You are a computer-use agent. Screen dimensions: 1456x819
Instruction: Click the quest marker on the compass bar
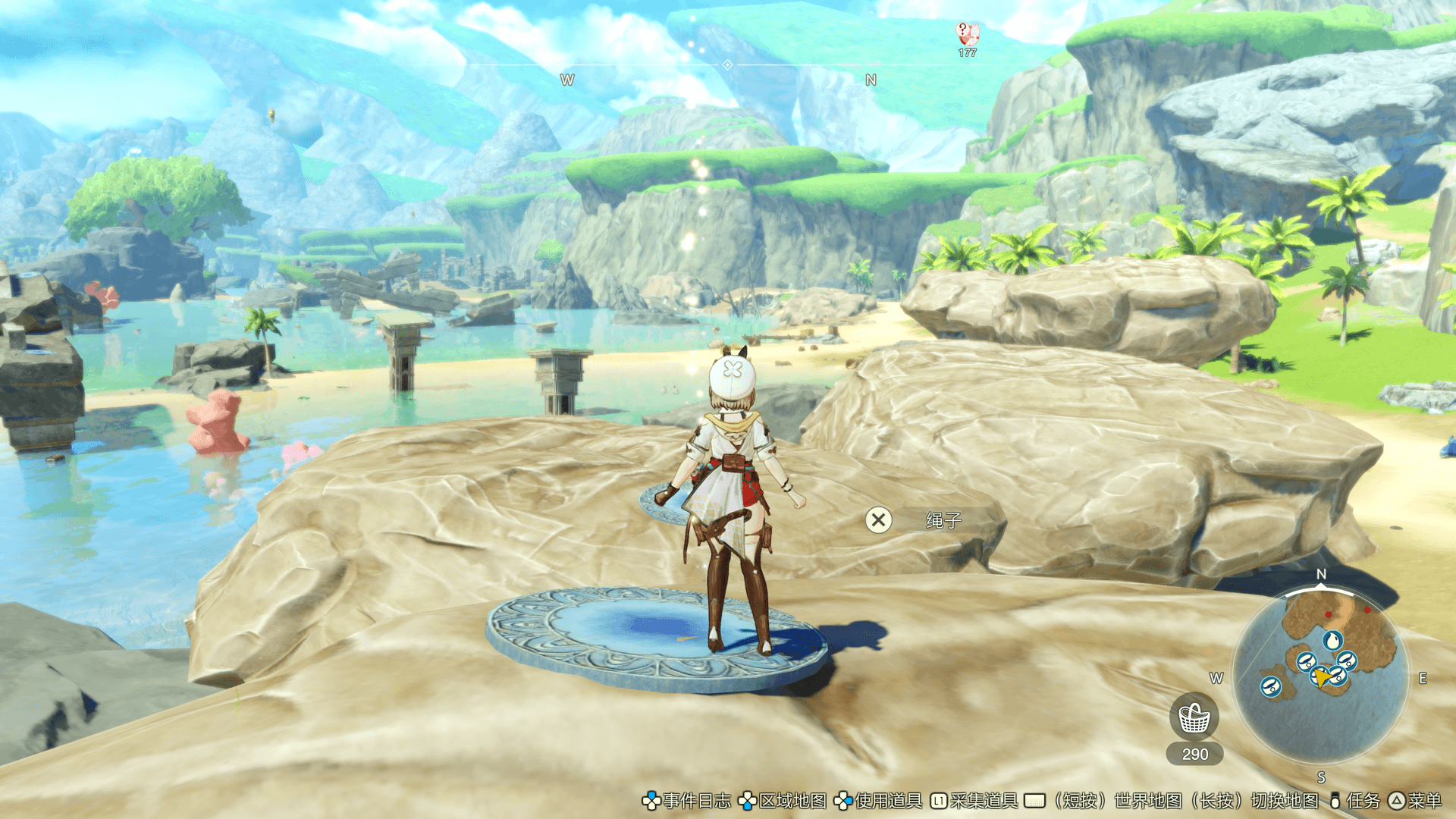[x=967, y=35]
